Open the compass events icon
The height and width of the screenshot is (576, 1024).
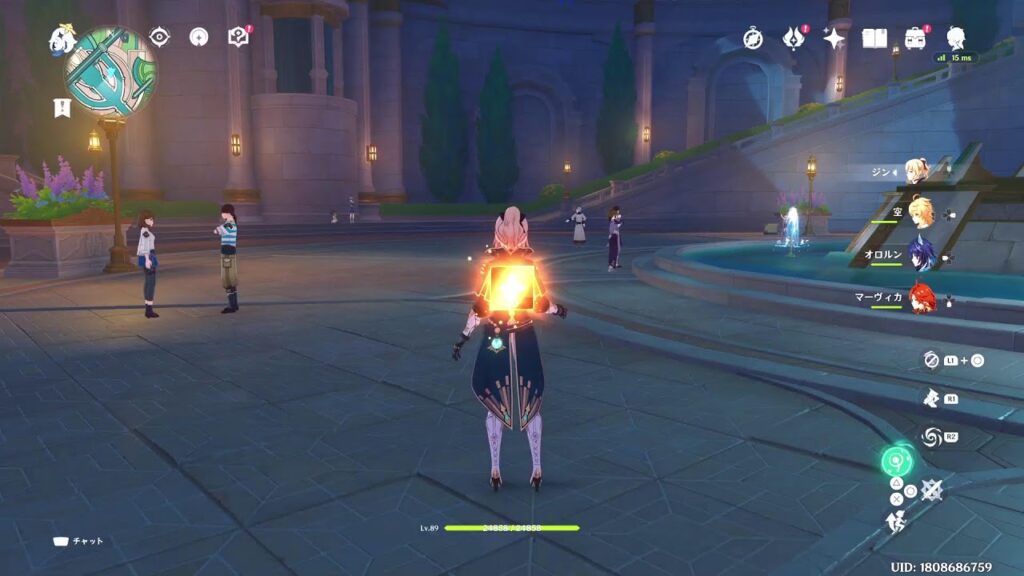753,39
